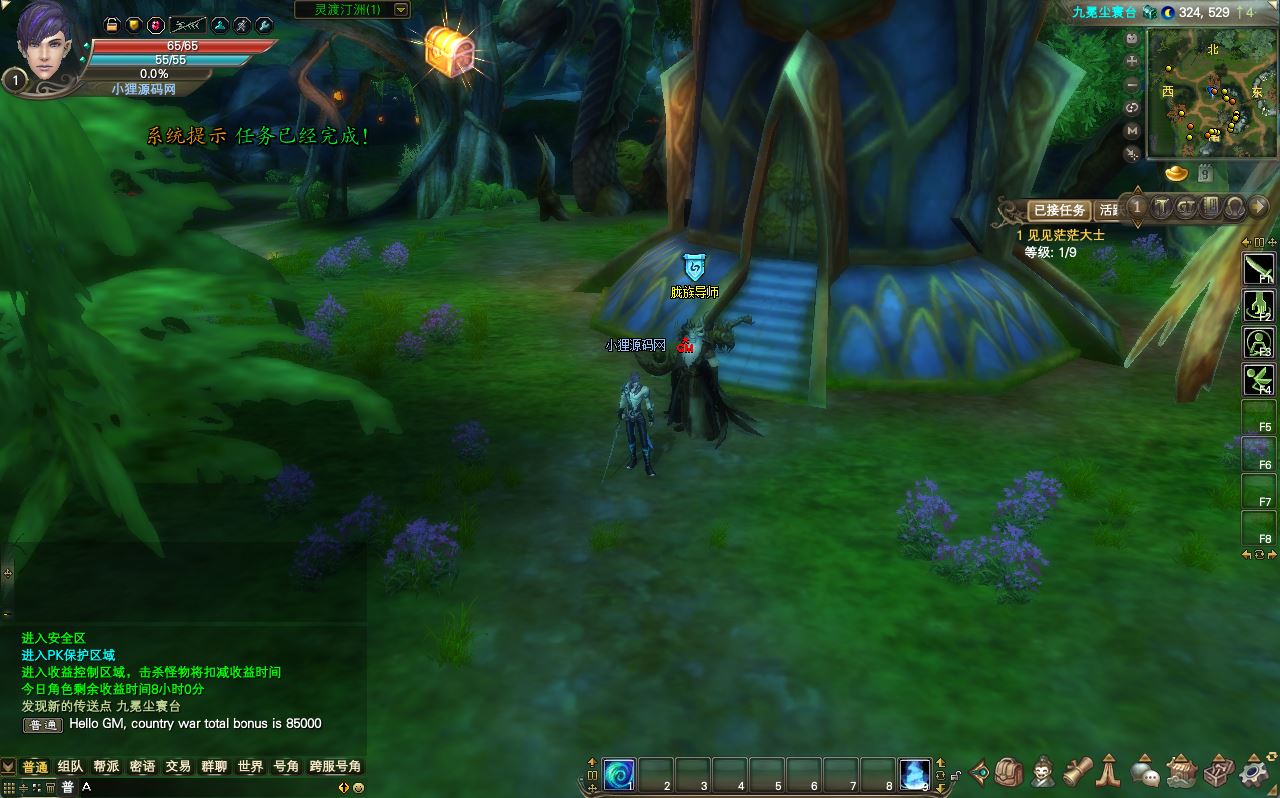Viewport: 1280px width, 798px height.
Task: Switch to the 世界 chat channel tab
Action: pyautogui.click(x=250, y=767)
